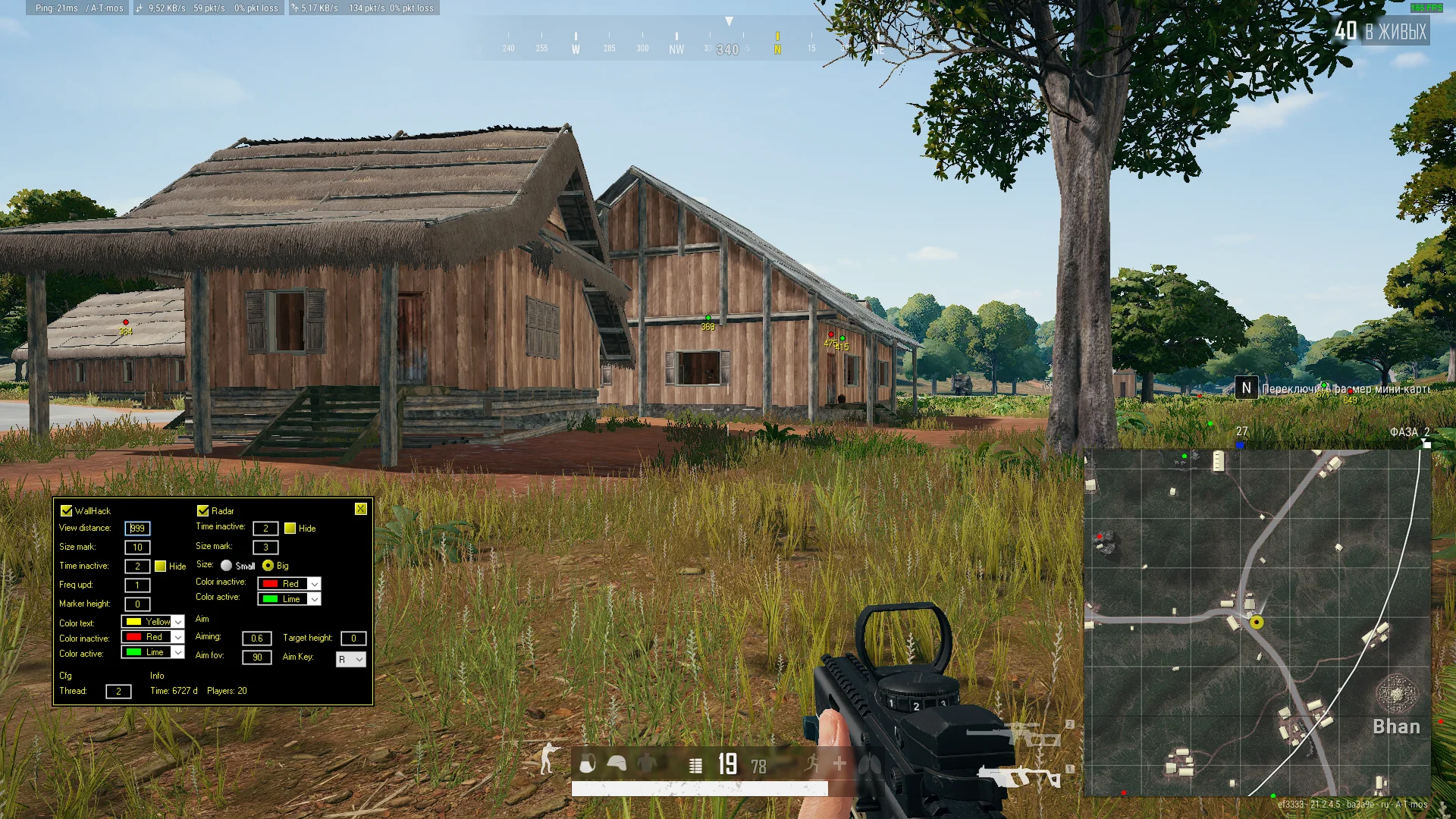Click the Cfg button

pyautogui.click(x=65, y=675)
